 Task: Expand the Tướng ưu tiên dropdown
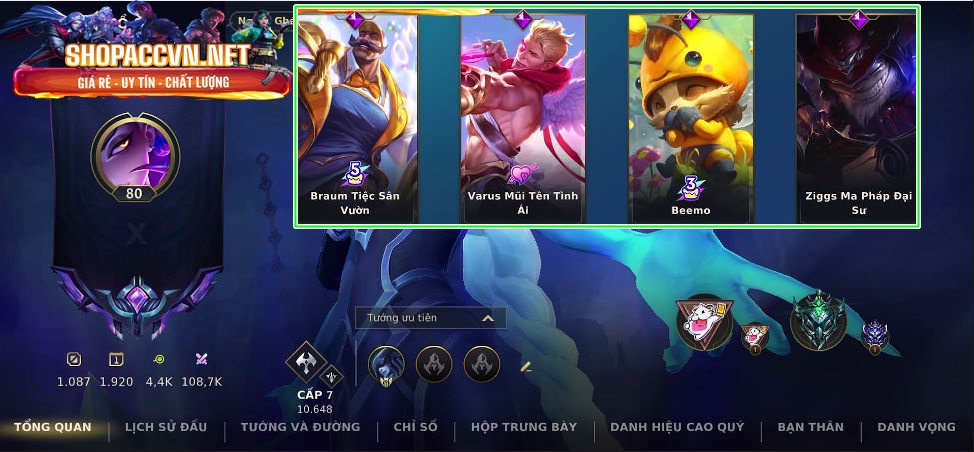[430, 318]
